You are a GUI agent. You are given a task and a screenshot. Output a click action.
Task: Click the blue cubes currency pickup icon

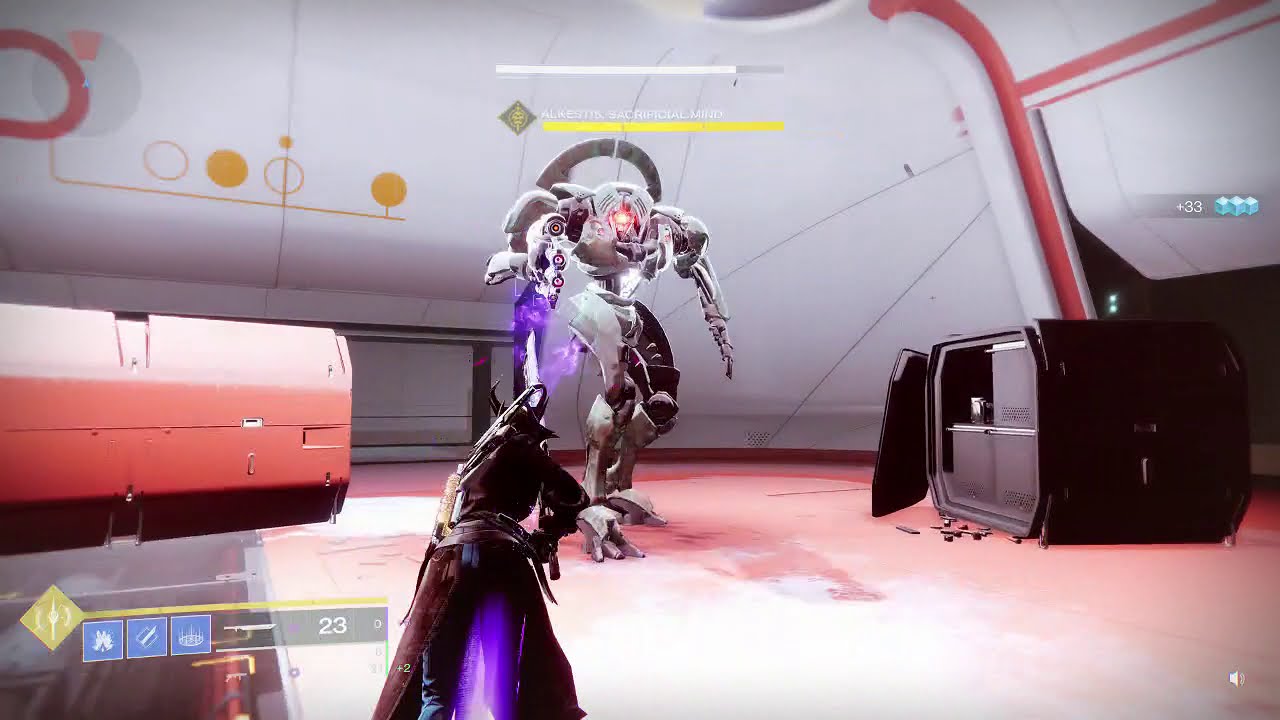click(x=1235, y=206)
